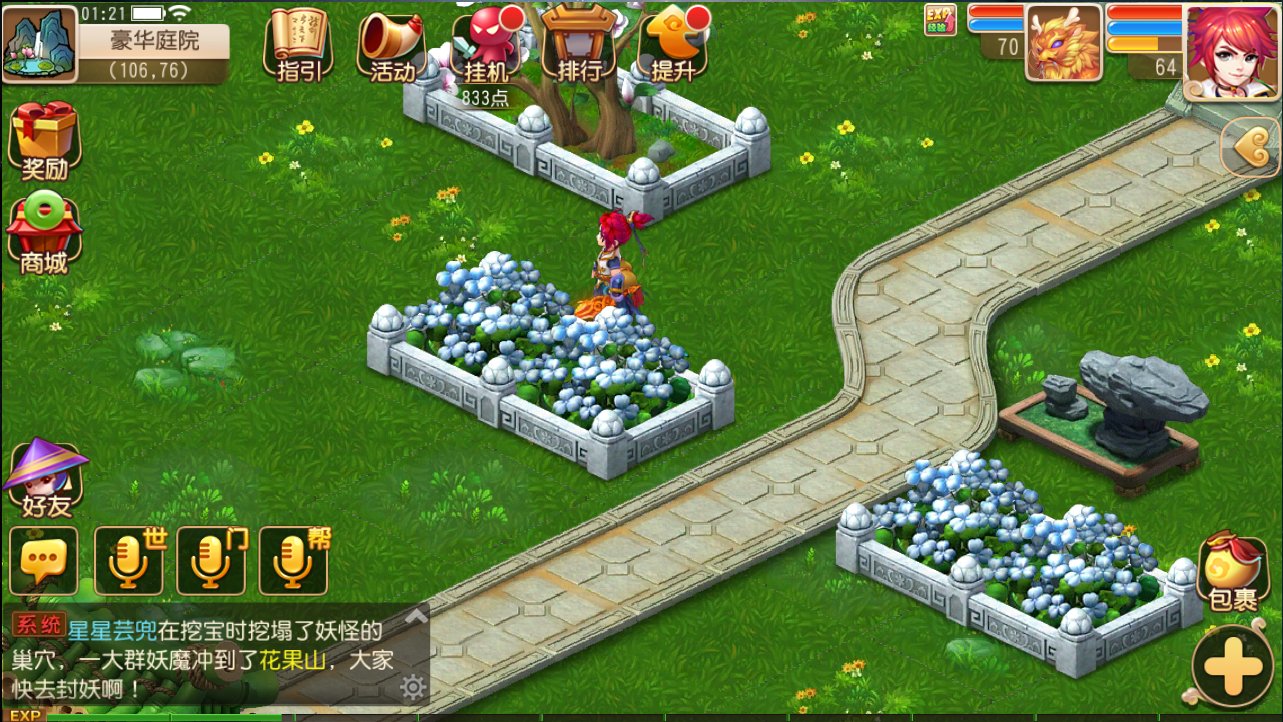Expand the plus button menu
This screenshot has height=722, width=1283.
coord(1233,667)
